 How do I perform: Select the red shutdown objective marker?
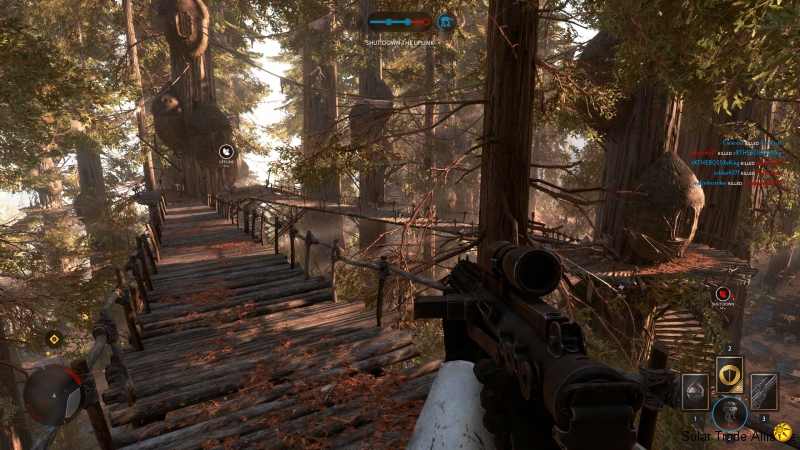pos(722,294)
